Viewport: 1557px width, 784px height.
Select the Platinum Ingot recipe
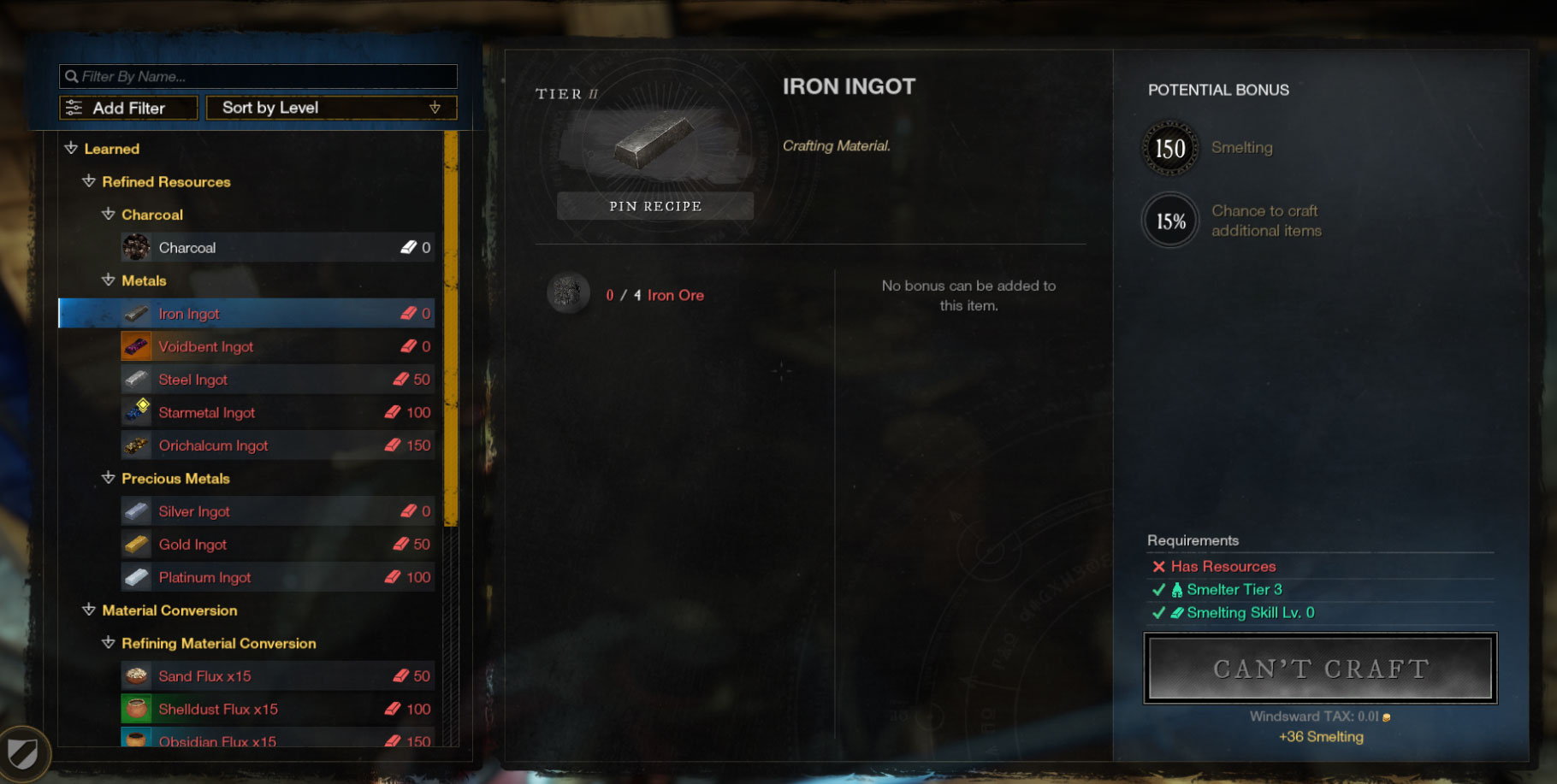277,578
